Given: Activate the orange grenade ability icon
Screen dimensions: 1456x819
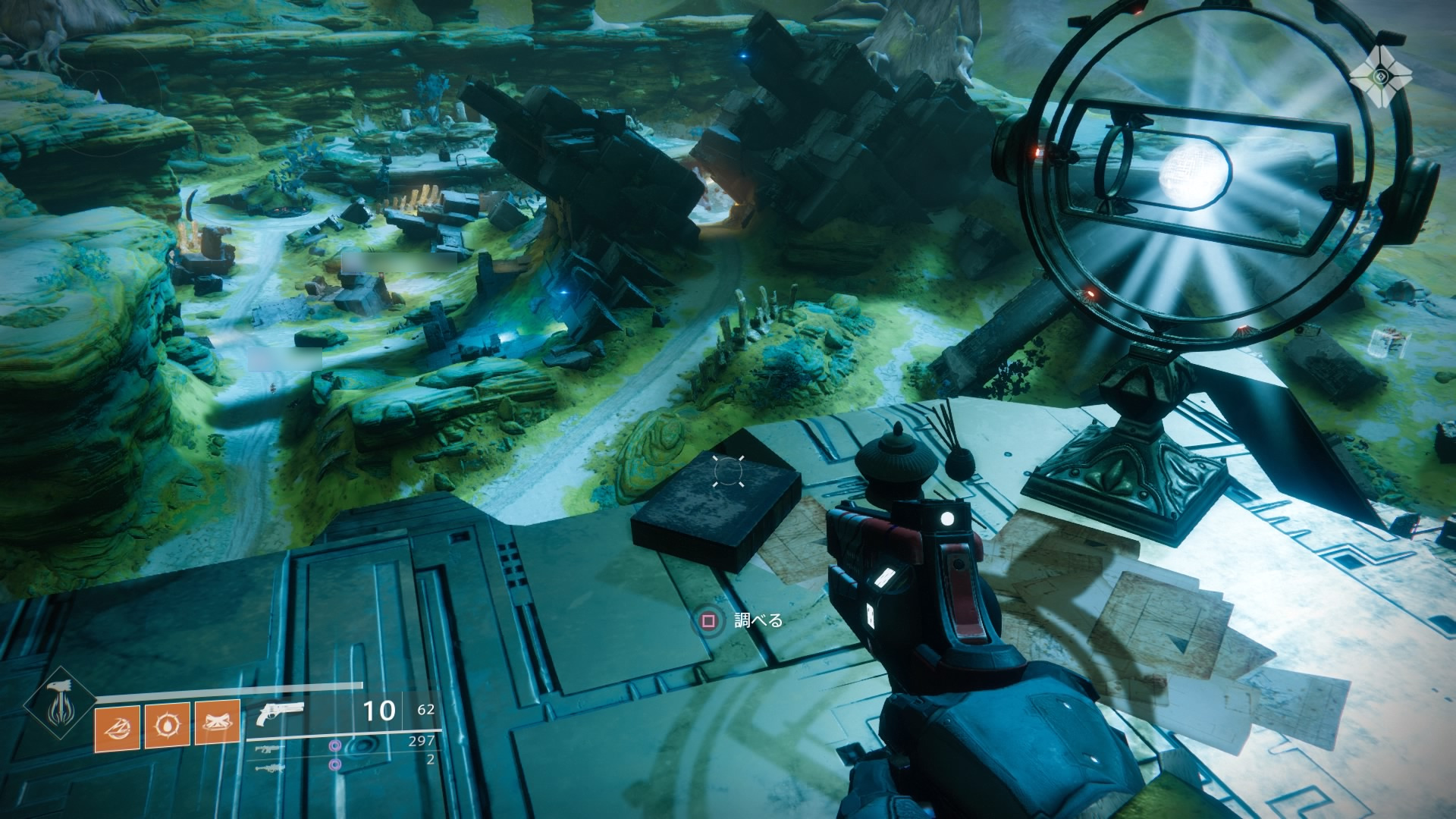Looking at the screenshot, I should tap(117, 726).
